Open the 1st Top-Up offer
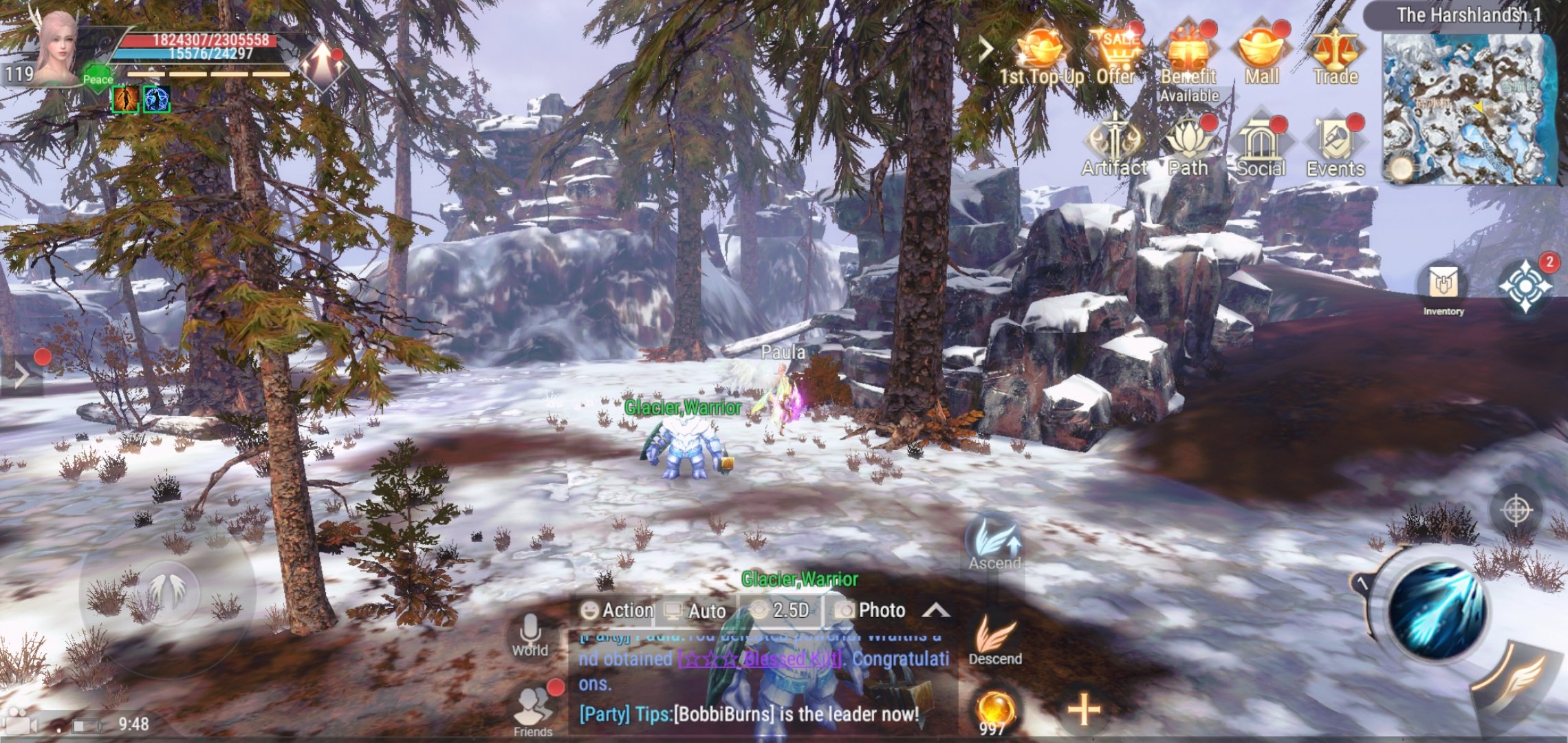The width and height of the screenshot is (1568, 743). [x=1041, y=54]
